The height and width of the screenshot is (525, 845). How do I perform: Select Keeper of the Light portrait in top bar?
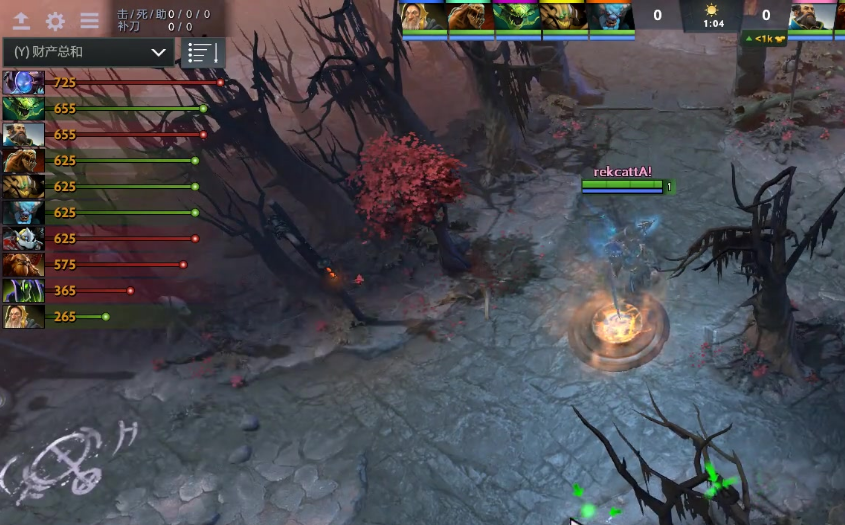[424, 16]
